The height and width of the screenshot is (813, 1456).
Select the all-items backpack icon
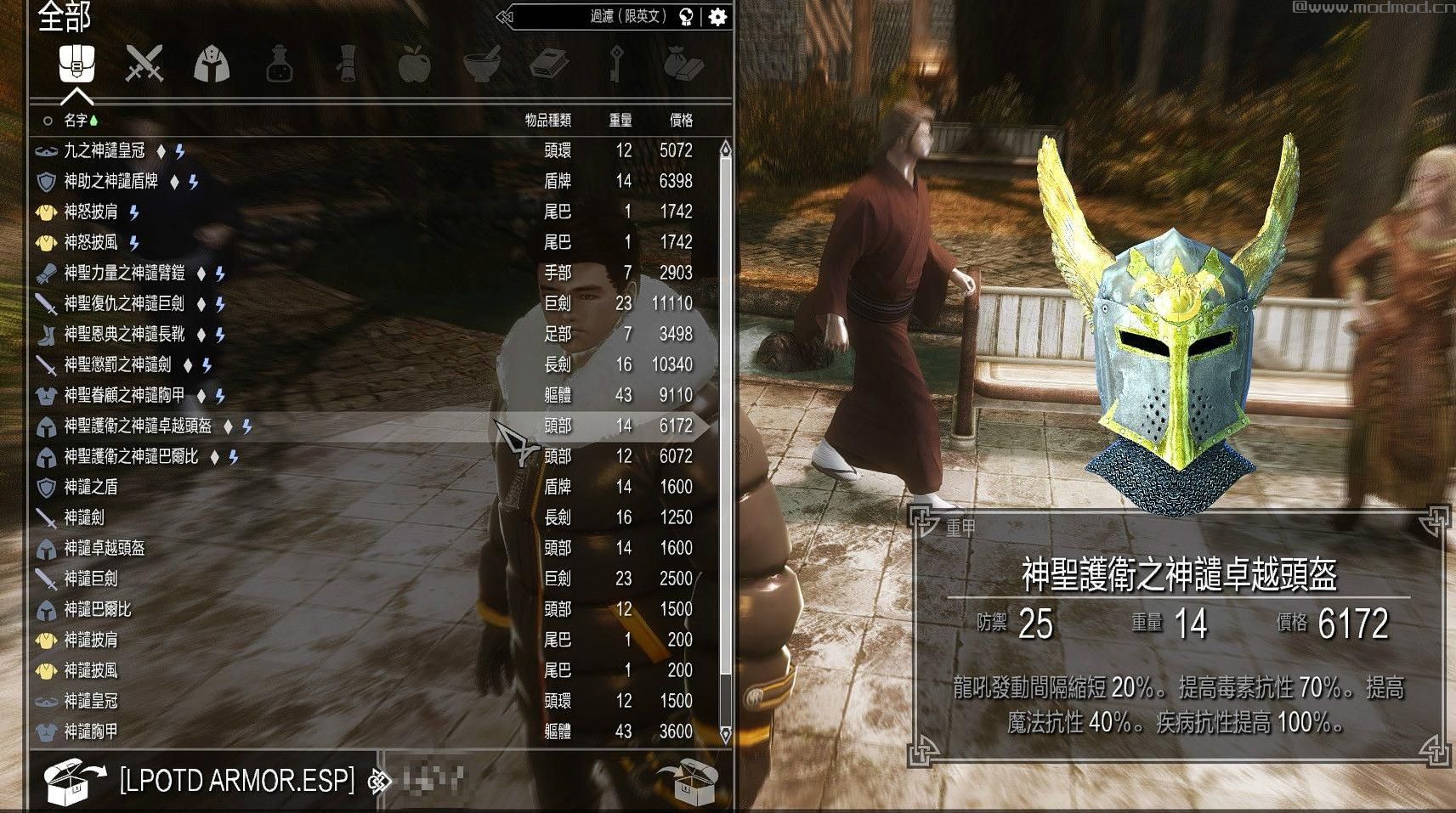point(76,66)
